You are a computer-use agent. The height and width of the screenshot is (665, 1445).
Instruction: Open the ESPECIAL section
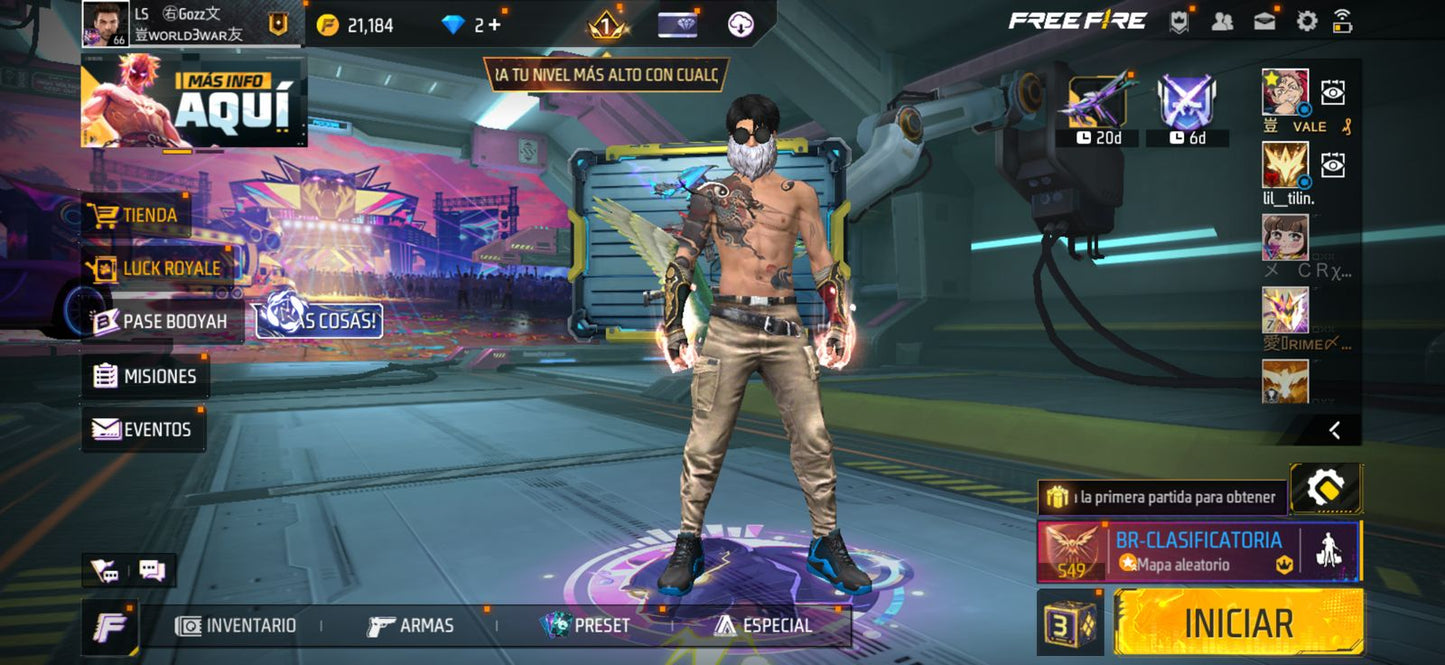click(x=763, y=626)
